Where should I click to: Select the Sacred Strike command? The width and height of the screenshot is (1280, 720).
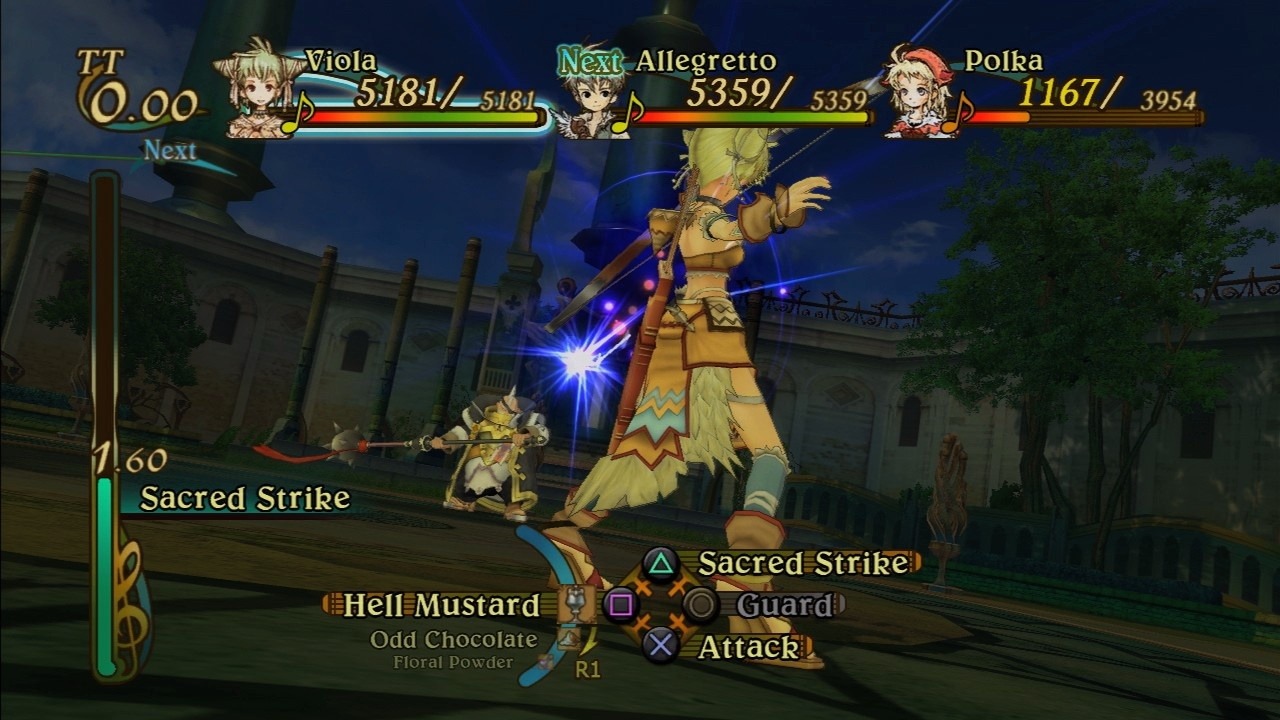tap(802, 563)
